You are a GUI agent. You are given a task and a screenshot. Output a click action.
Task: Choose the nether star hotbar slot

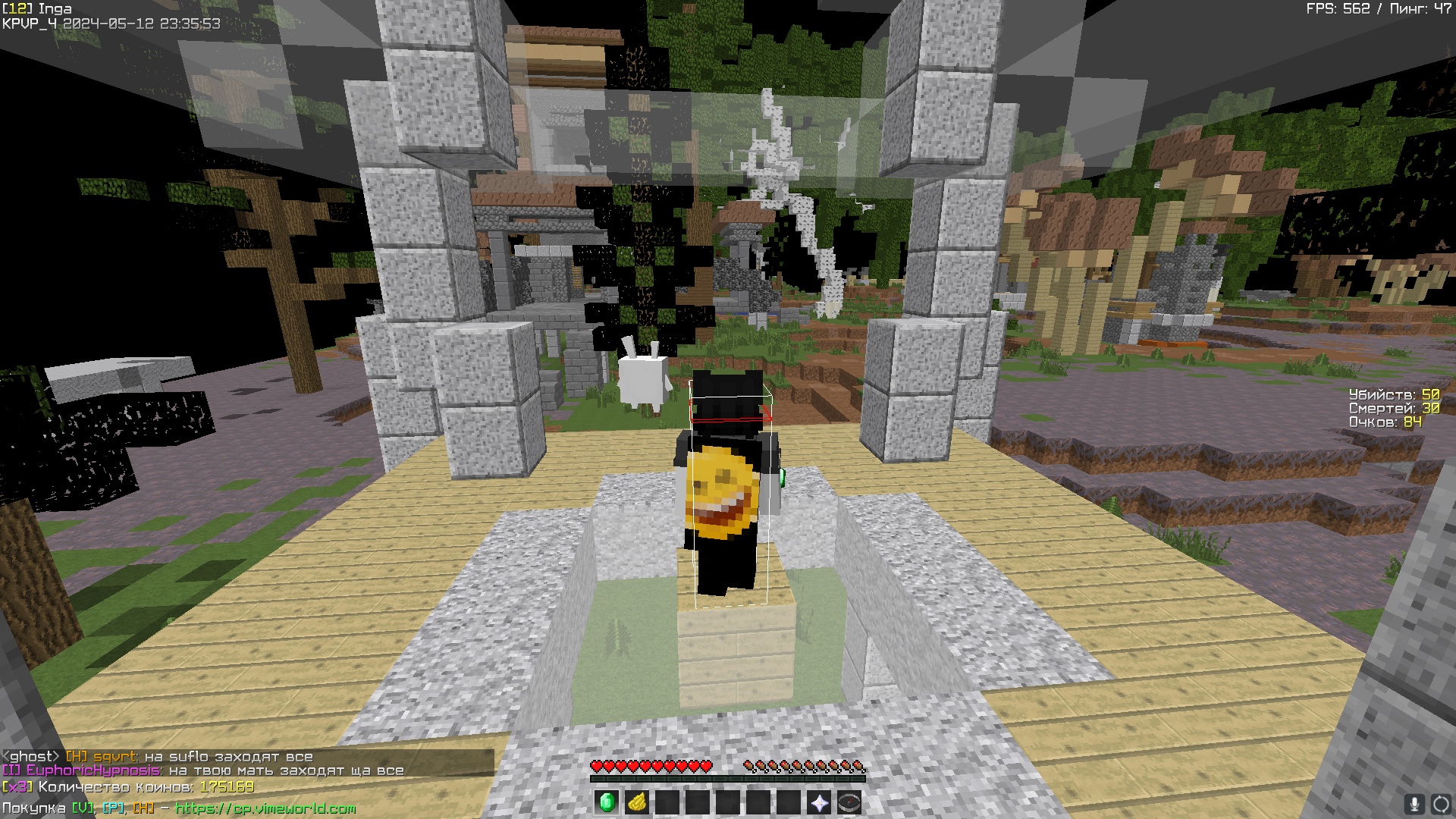point(819,802)
